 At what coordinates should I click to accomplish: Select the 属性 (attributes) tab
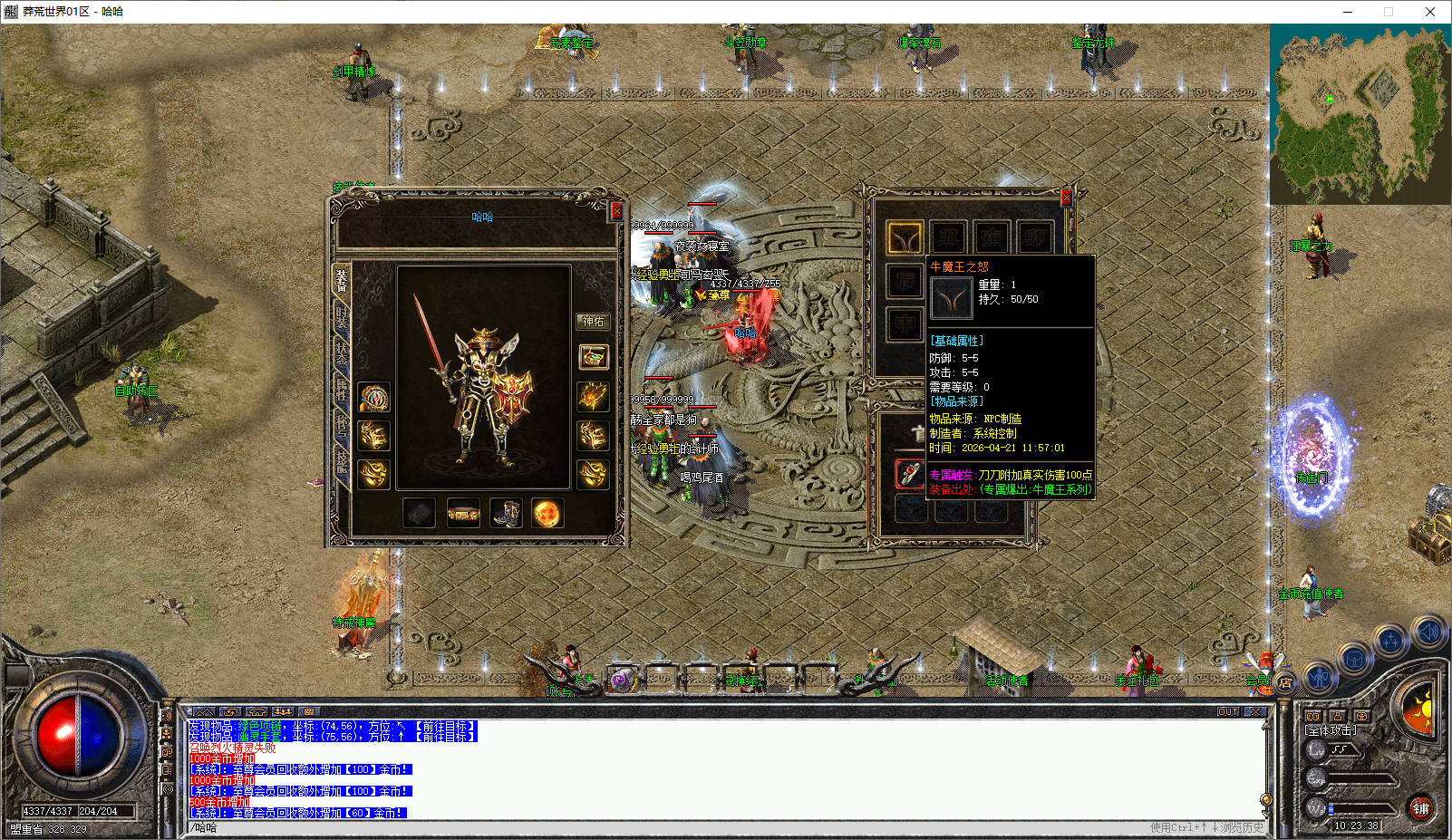tap(342, 389)
